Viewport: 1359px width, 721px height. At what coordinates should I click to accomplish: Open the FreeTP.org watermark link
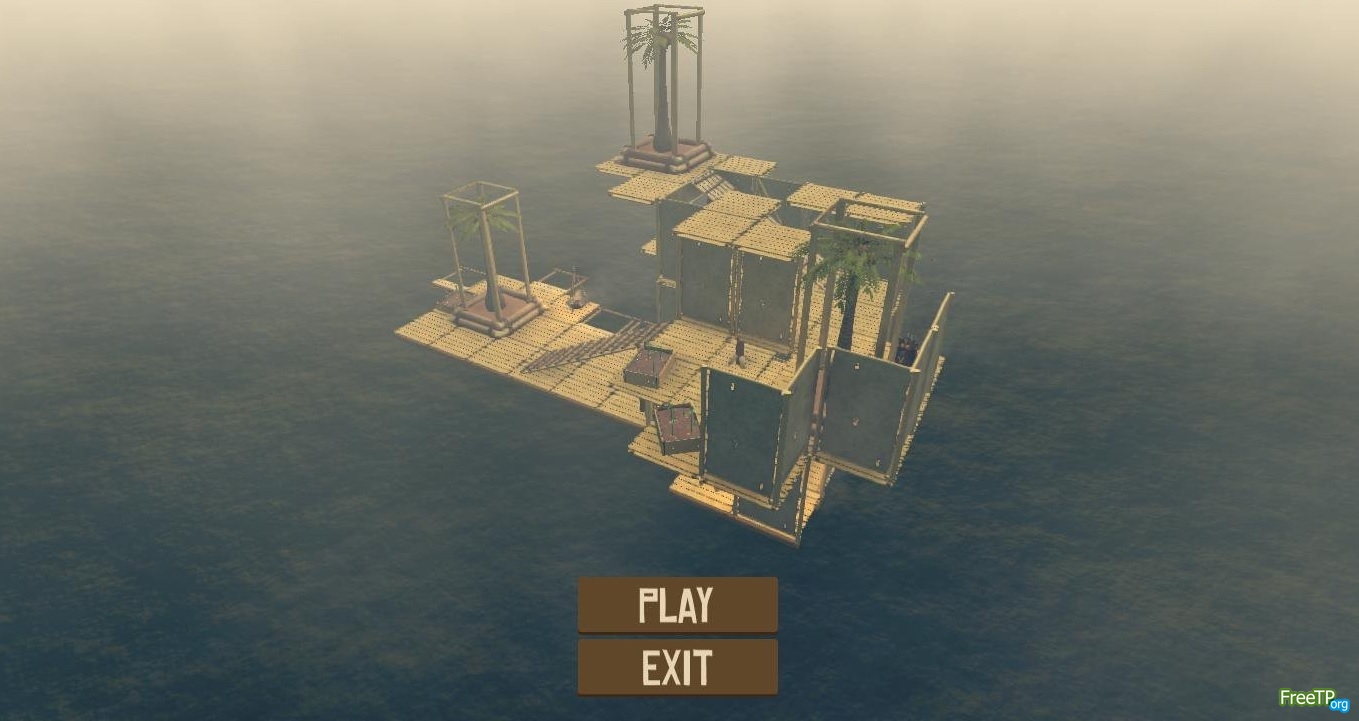click(1313, 699)
